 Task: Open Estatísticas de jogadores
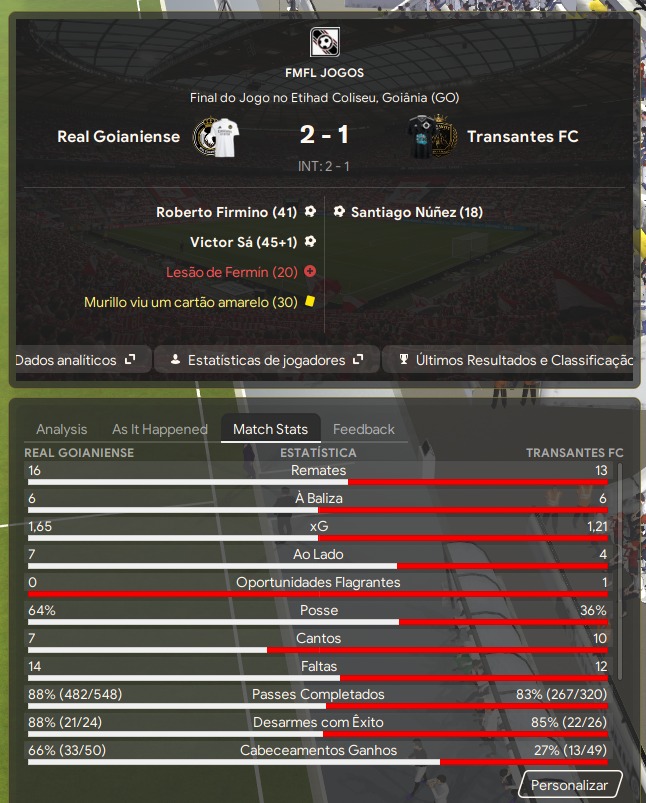[x=265, y=360]
